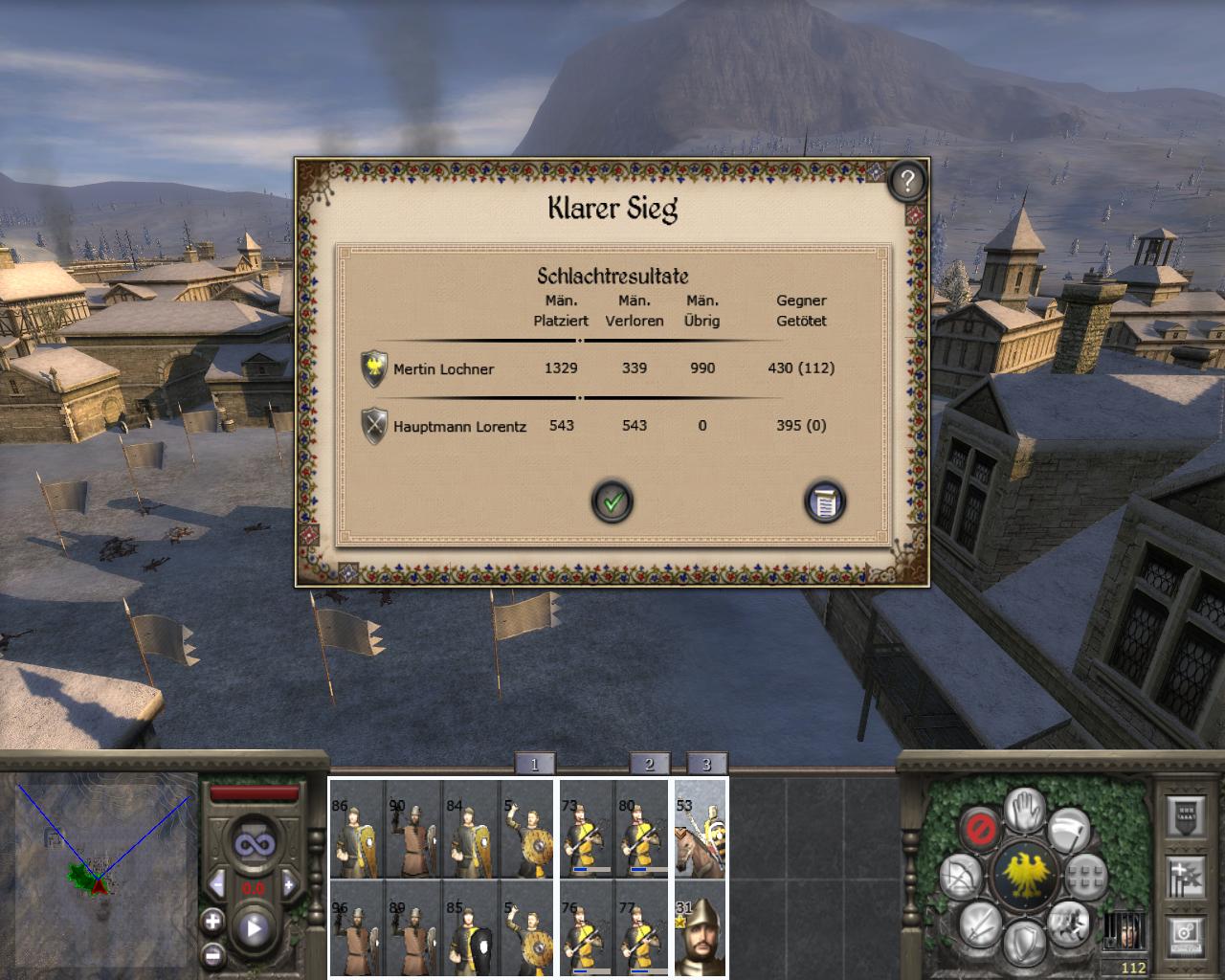Screen dimensions: 1225x980
Task: Toggle the shield guard mode icon
Action: 1023,941
